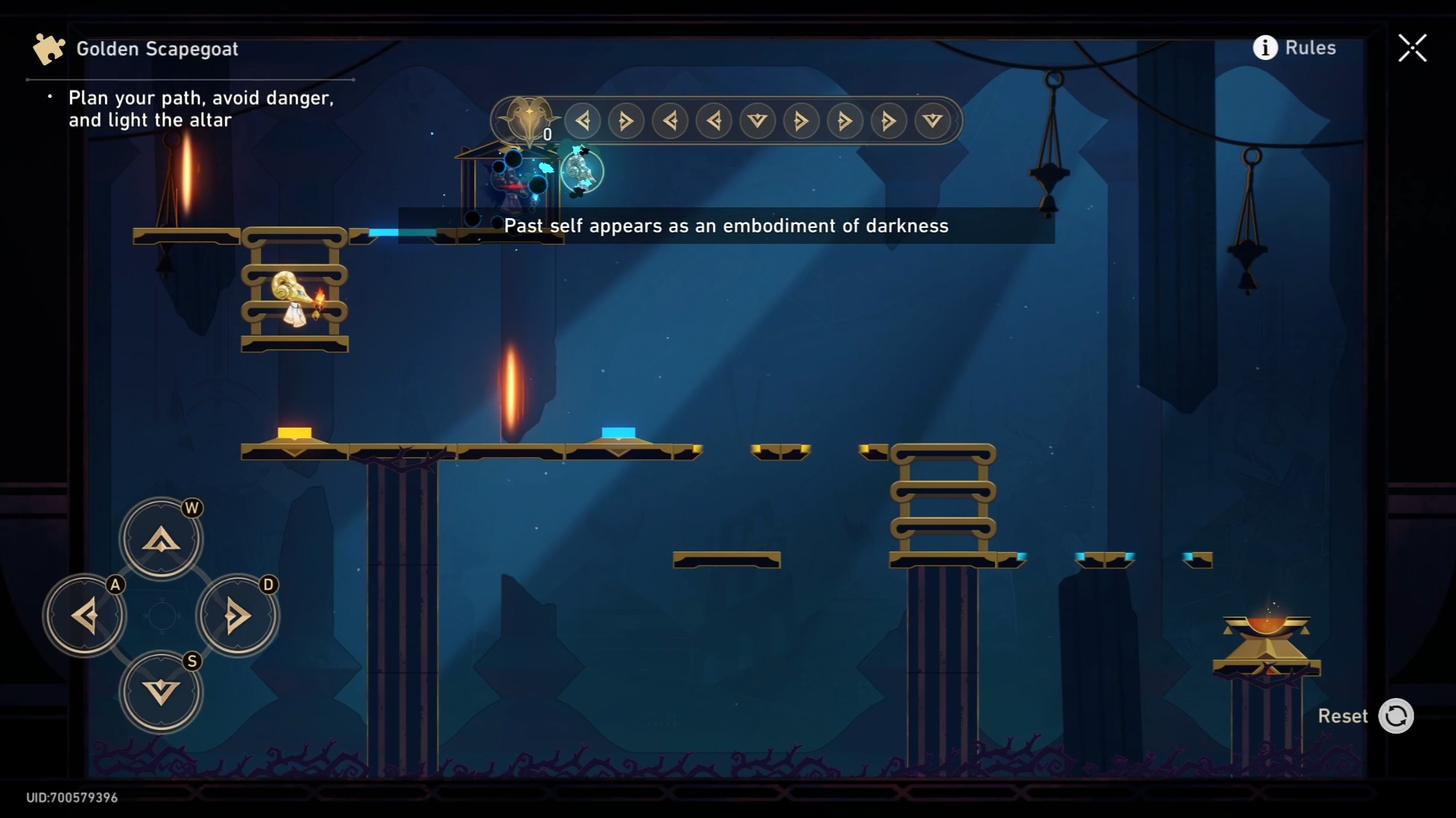Image resolution: width=1456 pixels, height=818 pixels.
Task: Move left with the A arrow button
Action: tap(84, 615)
